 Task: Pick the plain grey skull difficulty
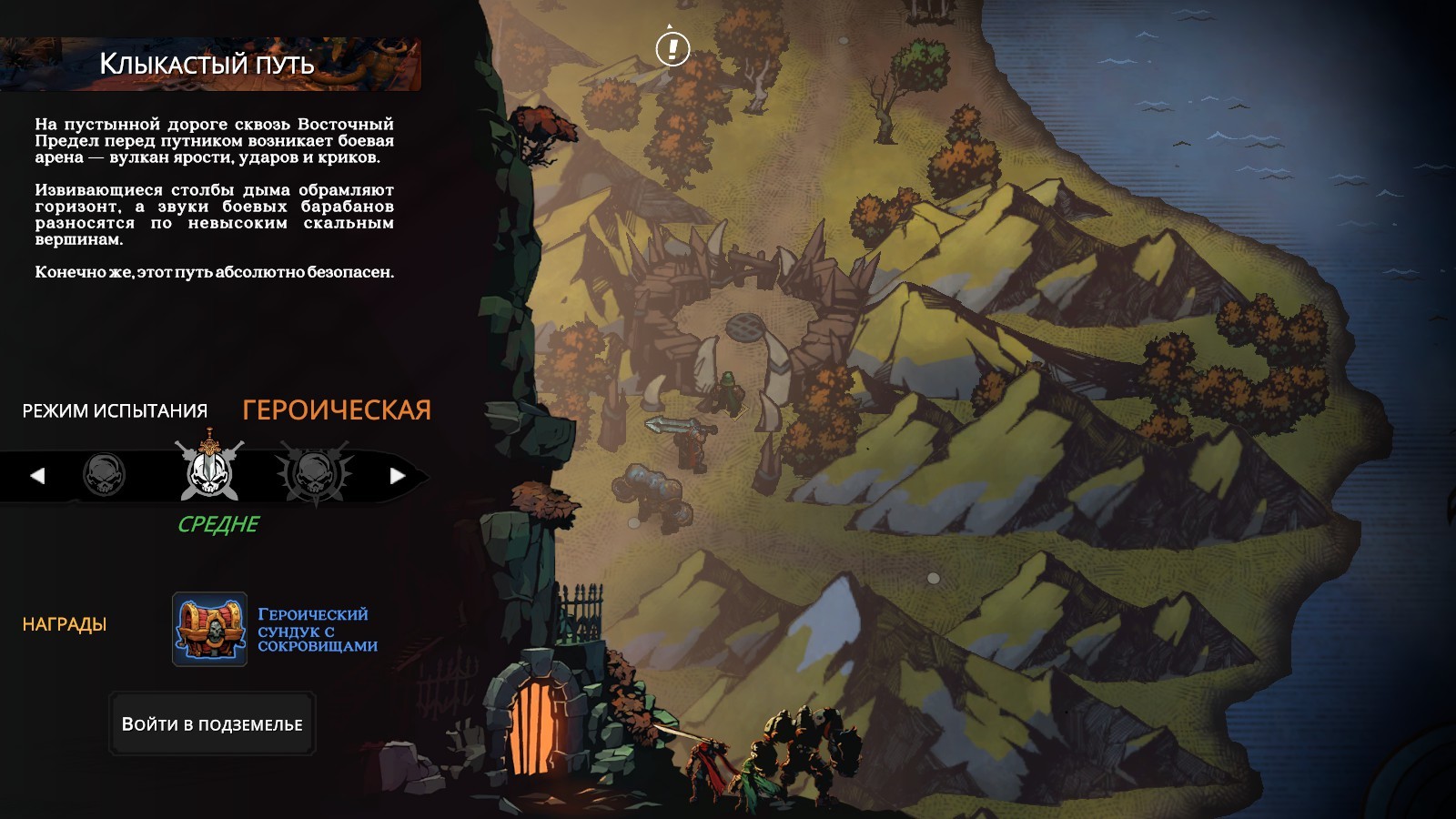pos(104,475)
